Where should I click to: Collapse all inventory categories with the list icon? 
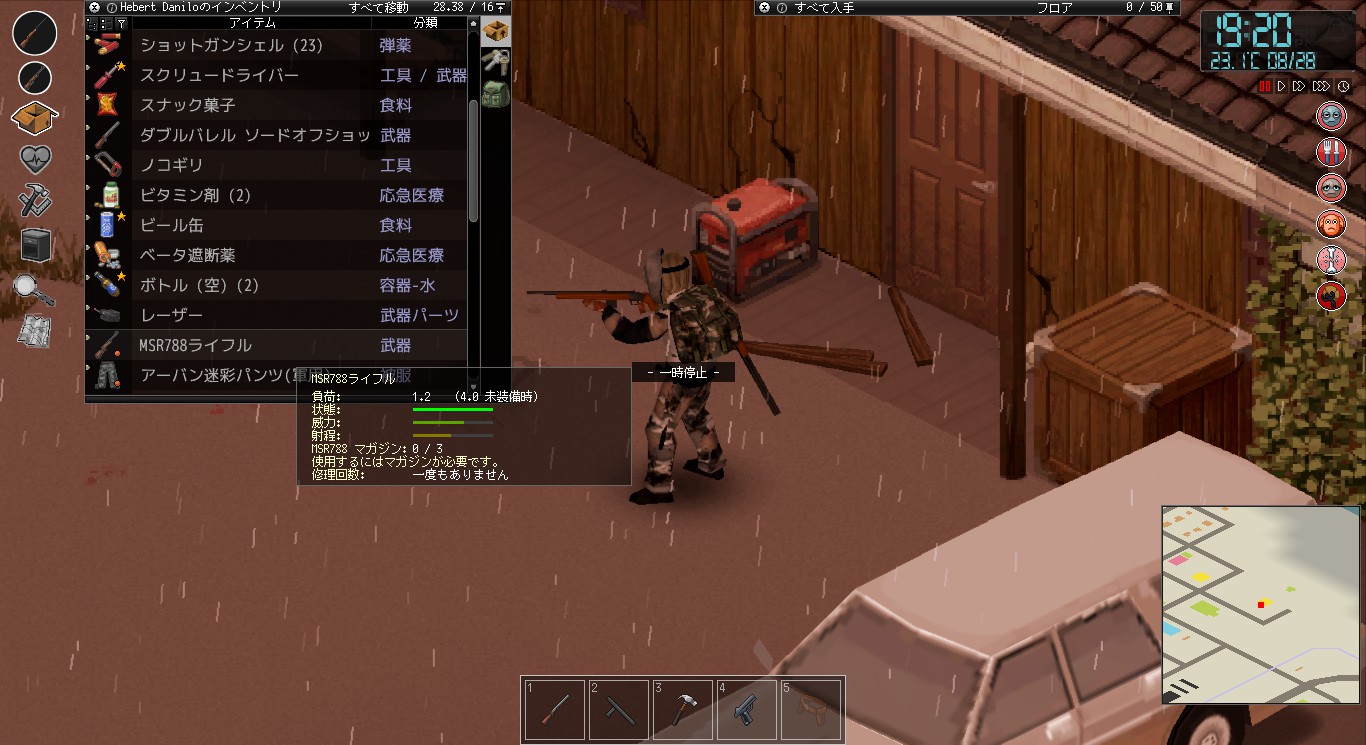click(90, 23)
